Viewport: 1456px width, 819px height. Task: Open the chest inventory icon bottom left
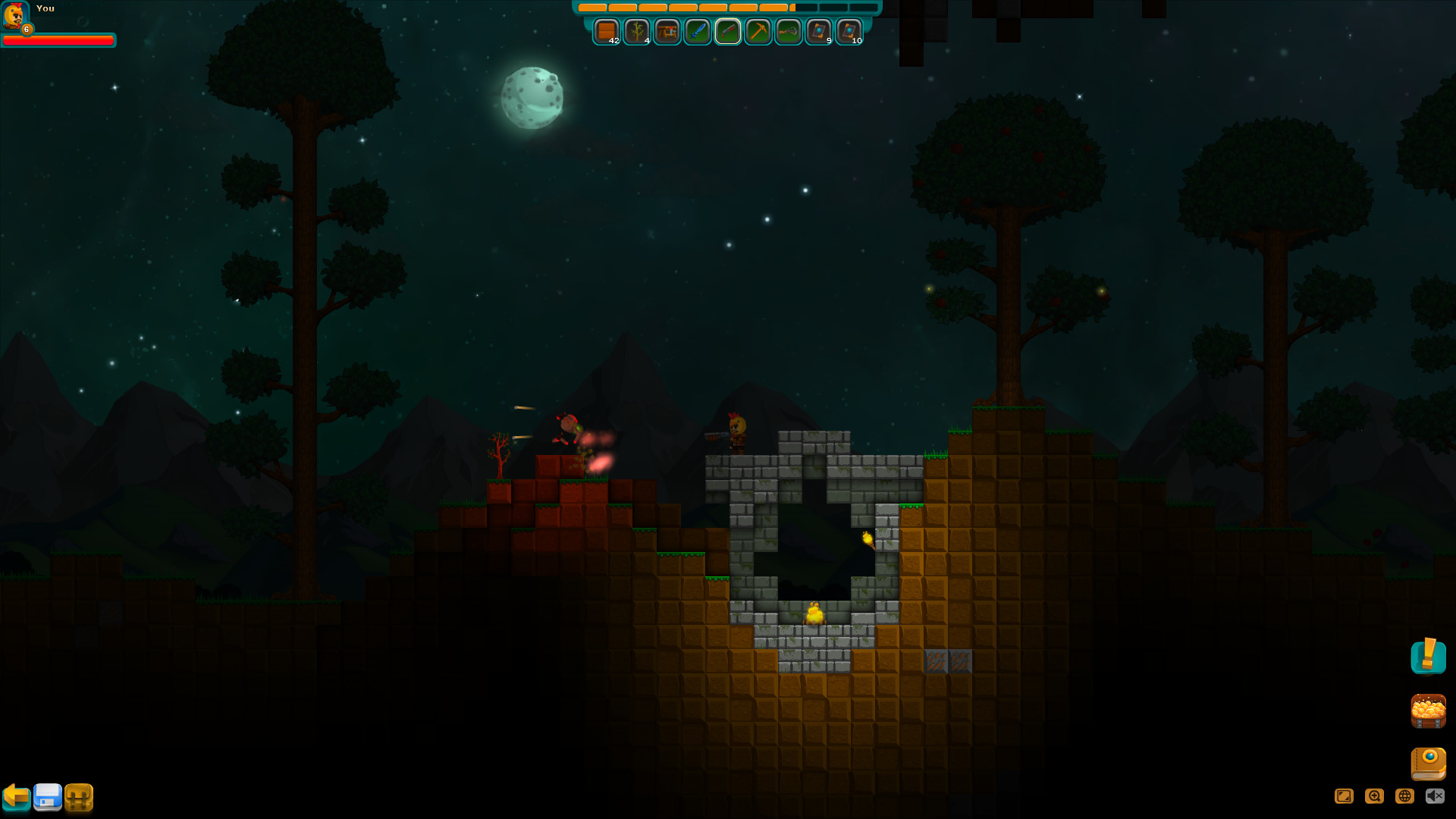tap(78, 797)
